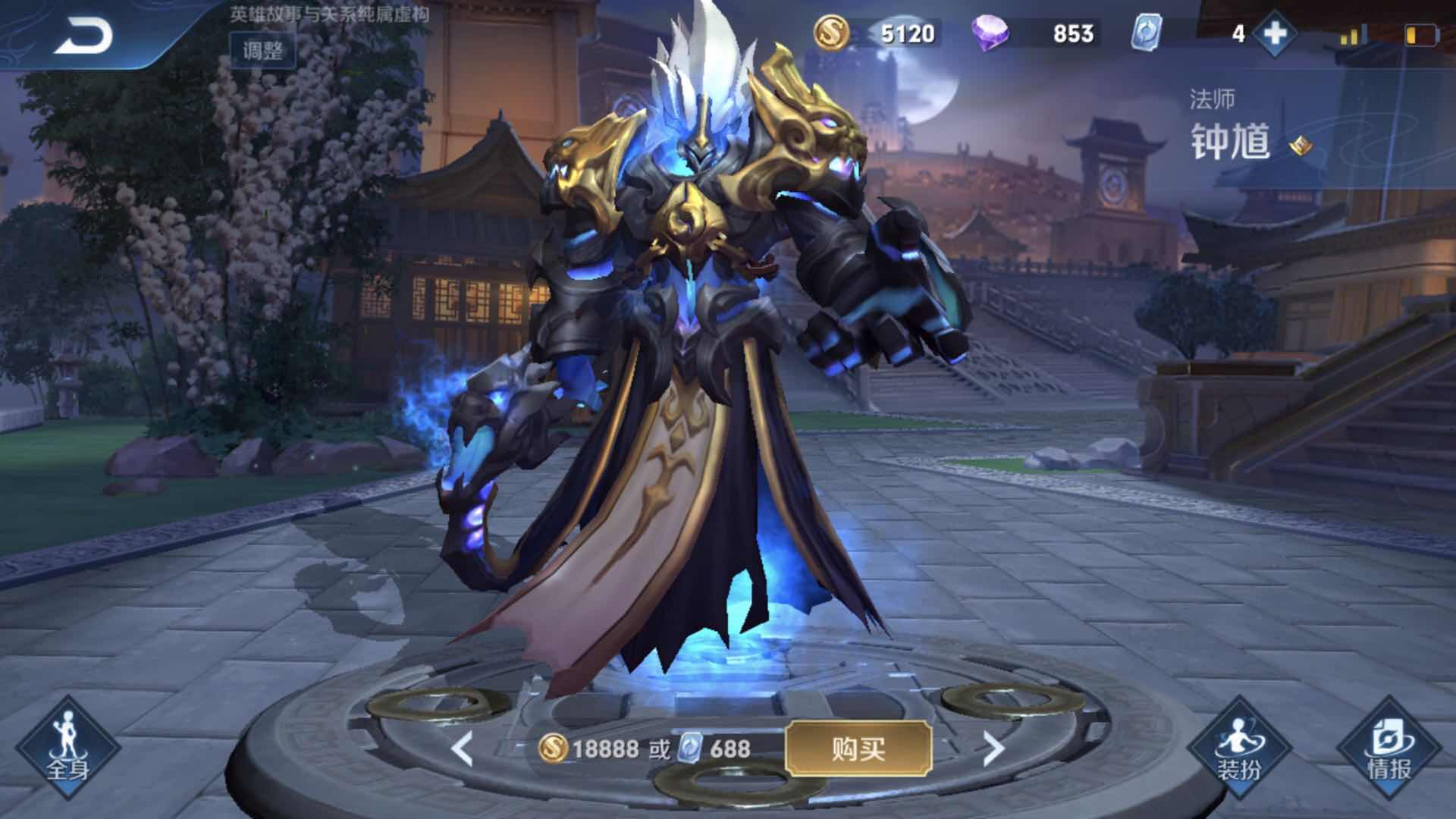This screenshot has height=819, width=1456.
Task: Open the 调整 adjust option
Action: (x=263, y=50)
